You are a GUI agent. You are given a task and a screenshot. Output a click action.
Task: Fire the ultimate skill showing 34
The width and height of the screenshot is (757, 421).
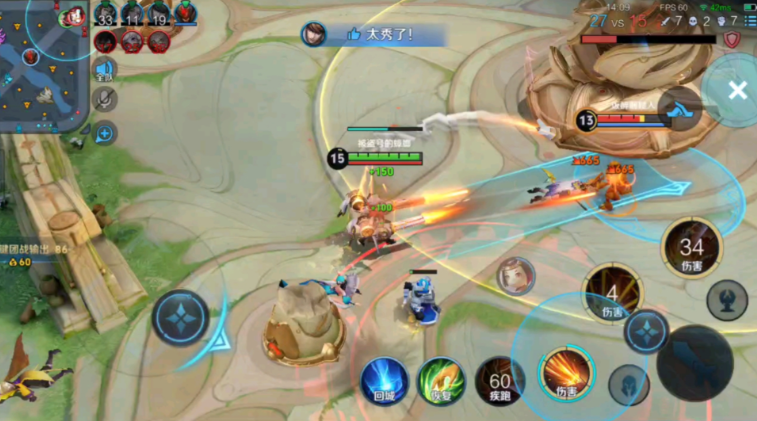[x=691, y=247]
